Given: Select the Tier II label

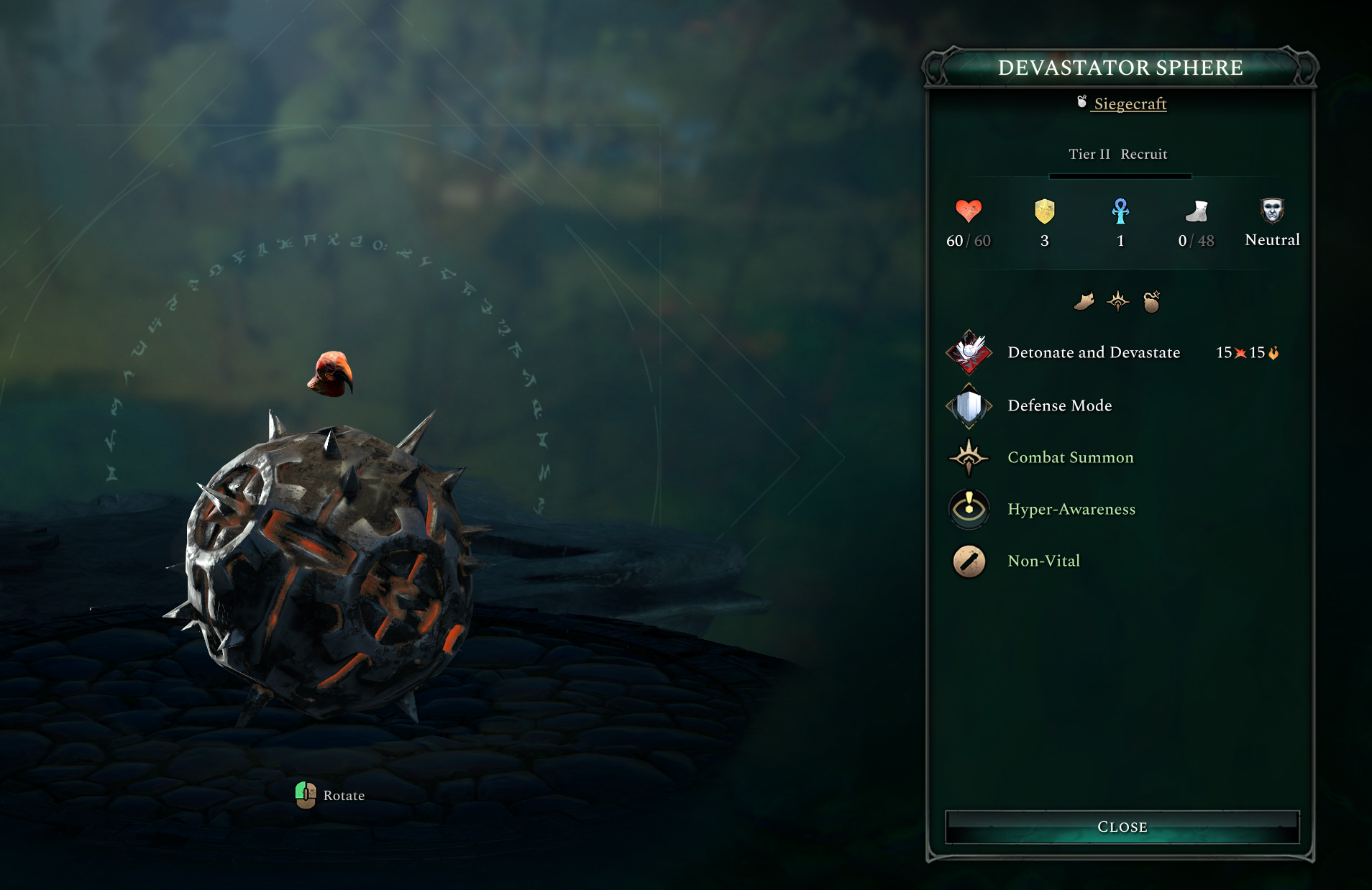Looking at the screenshot, I should tap(1089, 153).
